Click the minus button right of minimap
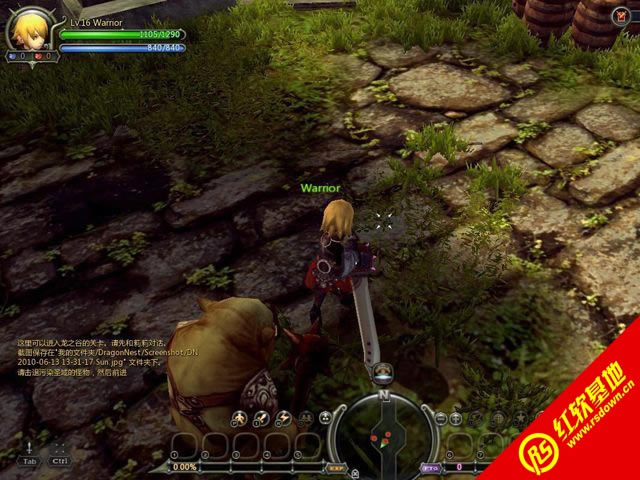 point(441,418)
